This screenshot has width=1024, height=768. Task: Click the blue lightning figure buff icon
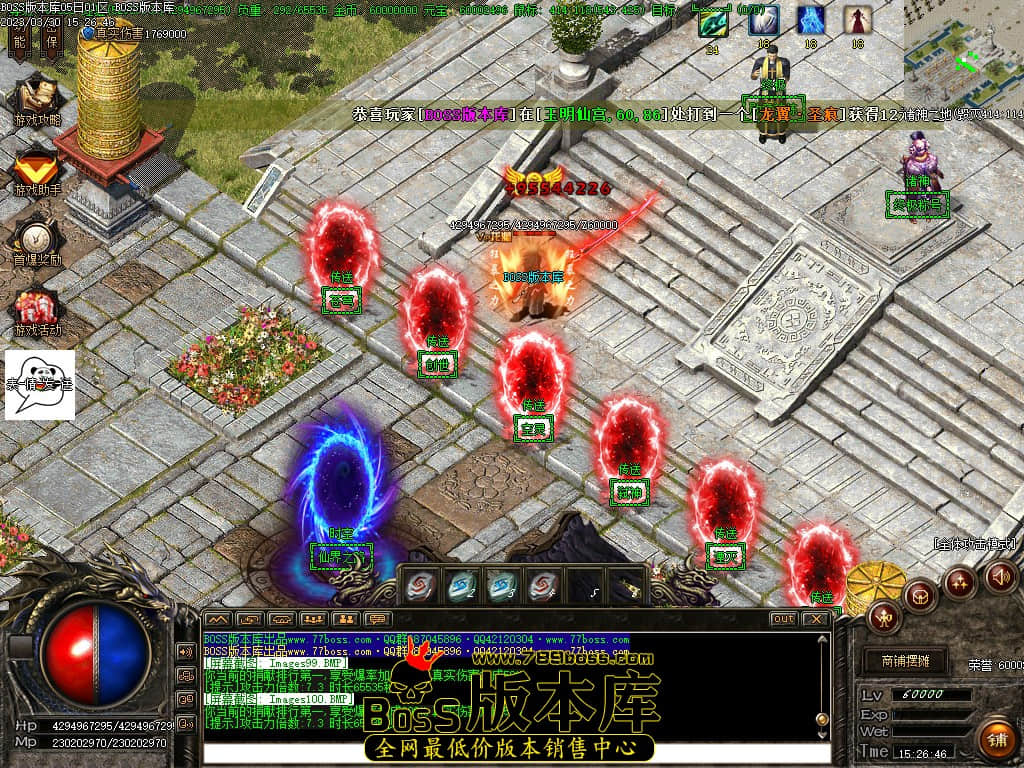(x=811, y=21)
